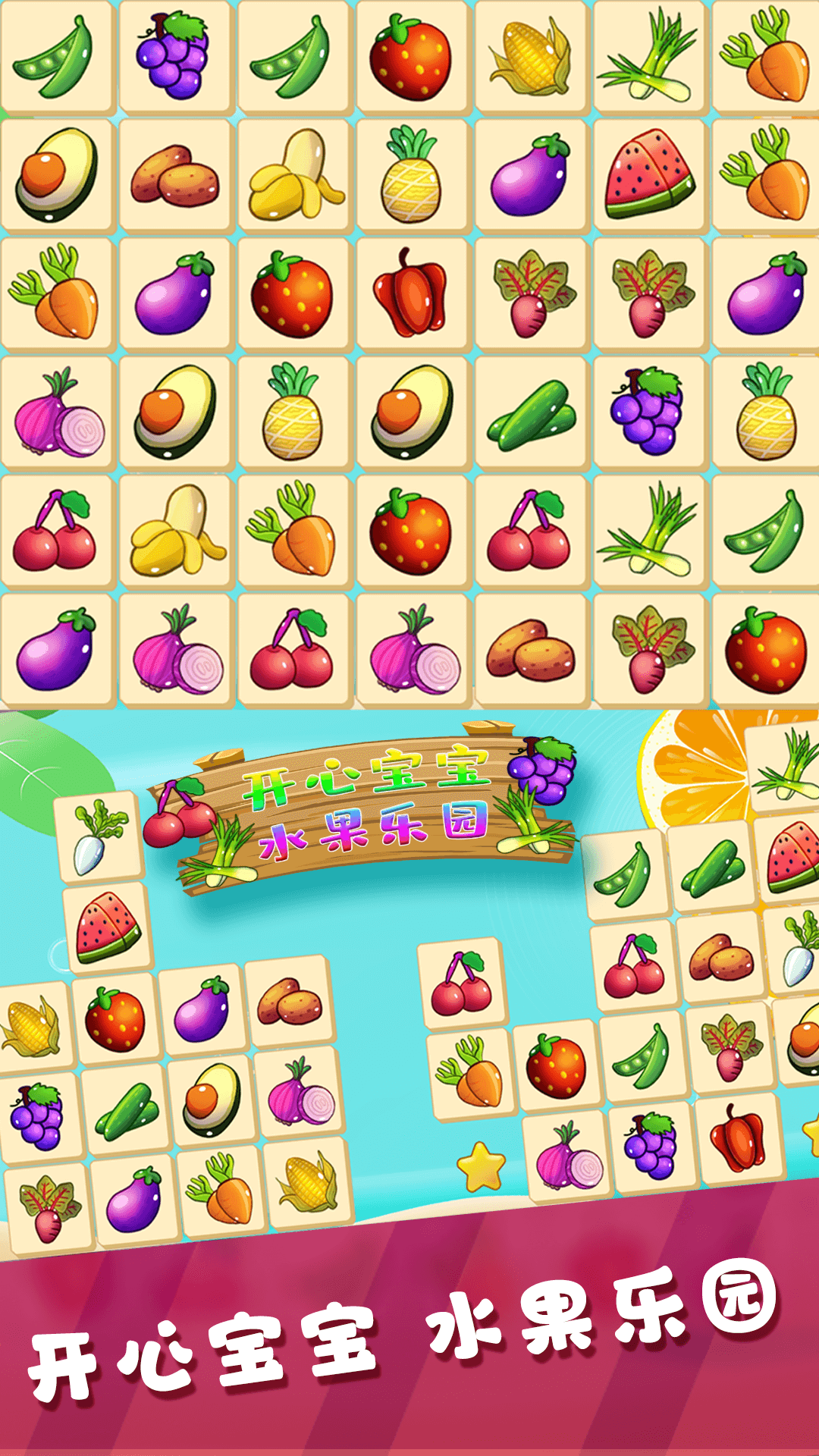Choose the red pepper between strawberry and beet
This screenshot has width=819, height=1456.
[410, 294]
